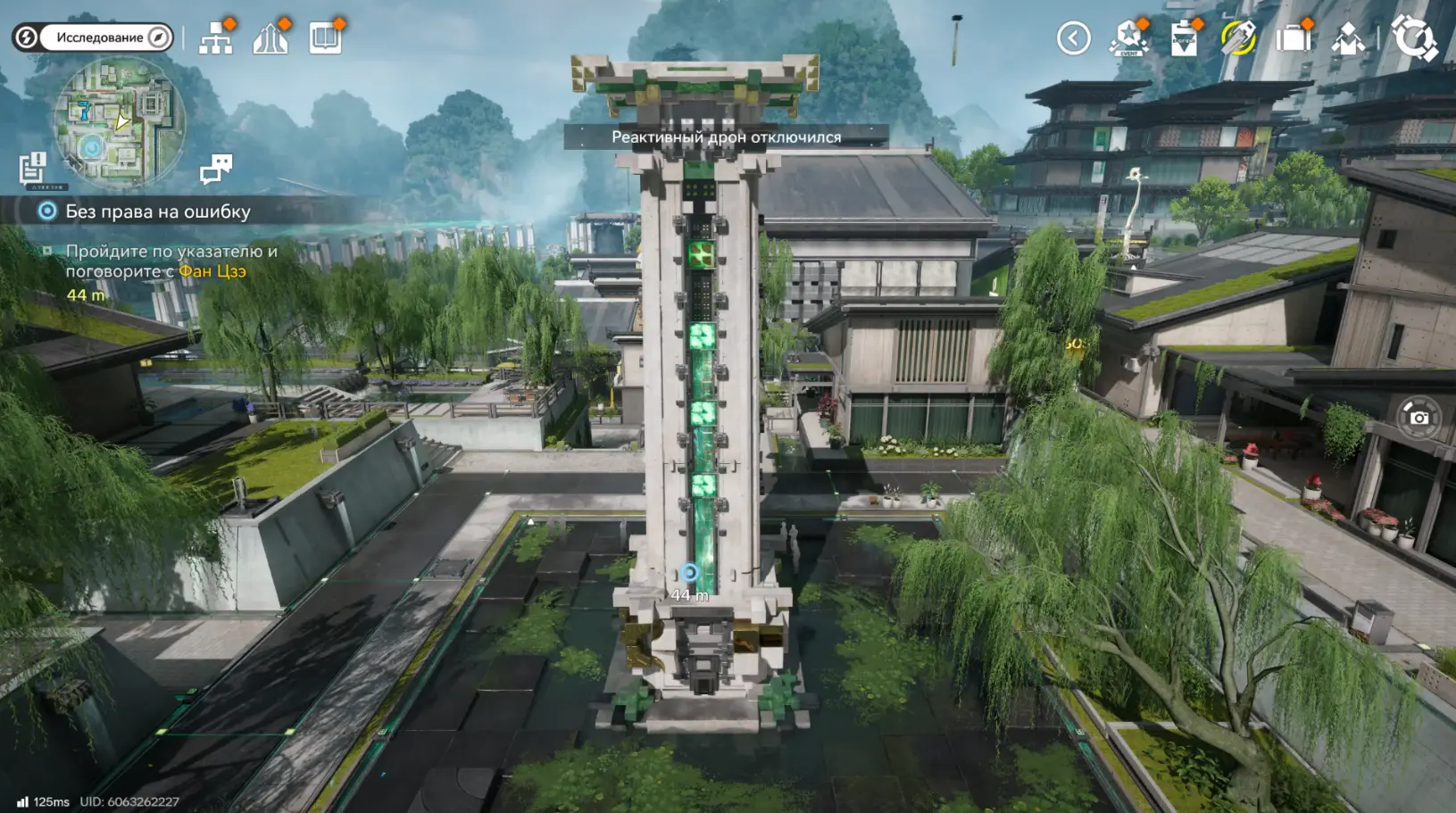This screenshot has width=1456, height=813.
Task: Open the yellow-ringed ticket icon
Action: point(1238,38)
